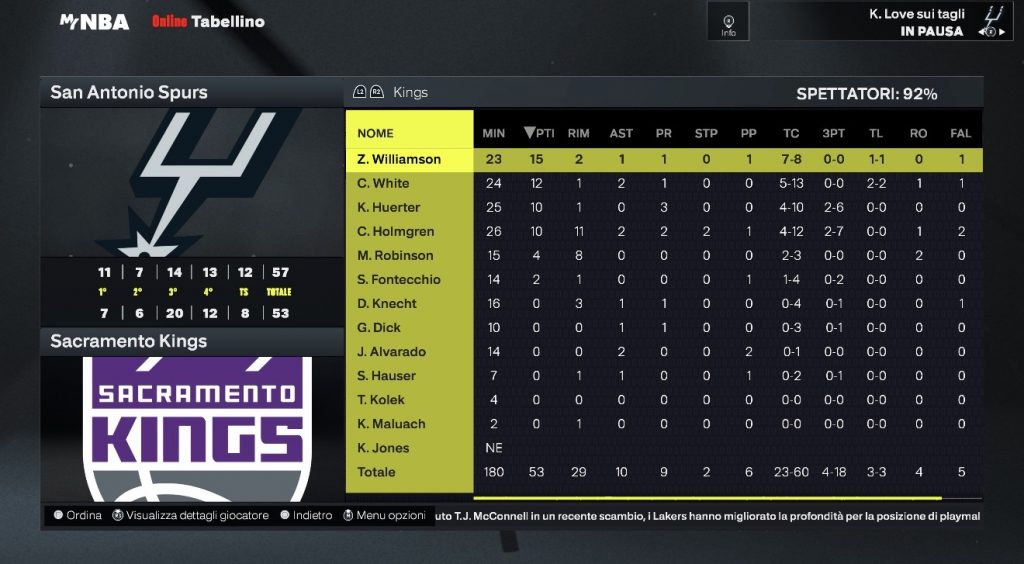
Task: Select J. Alvarado's row
Action: [392, 351]
